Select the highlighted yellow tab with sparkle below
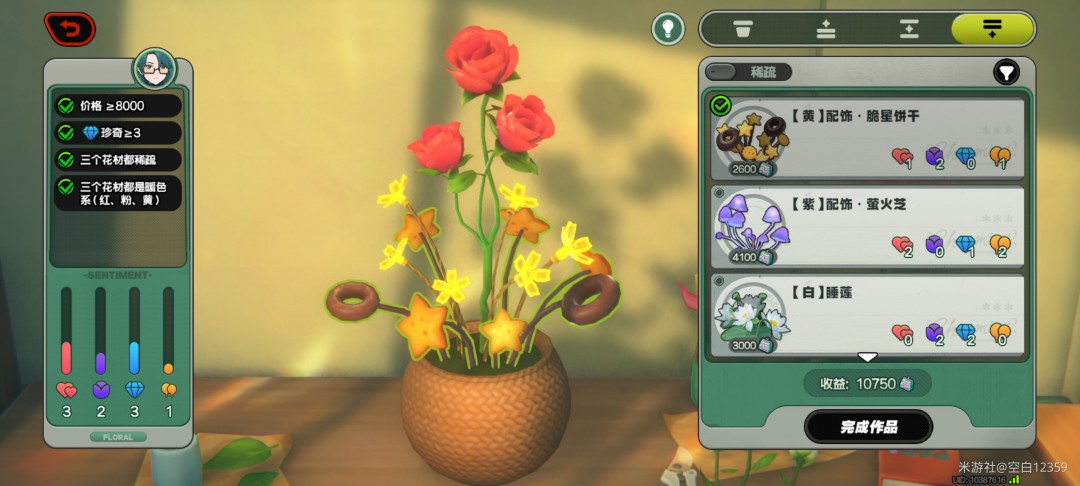The image size is (1080, 486). click(992, 29)
